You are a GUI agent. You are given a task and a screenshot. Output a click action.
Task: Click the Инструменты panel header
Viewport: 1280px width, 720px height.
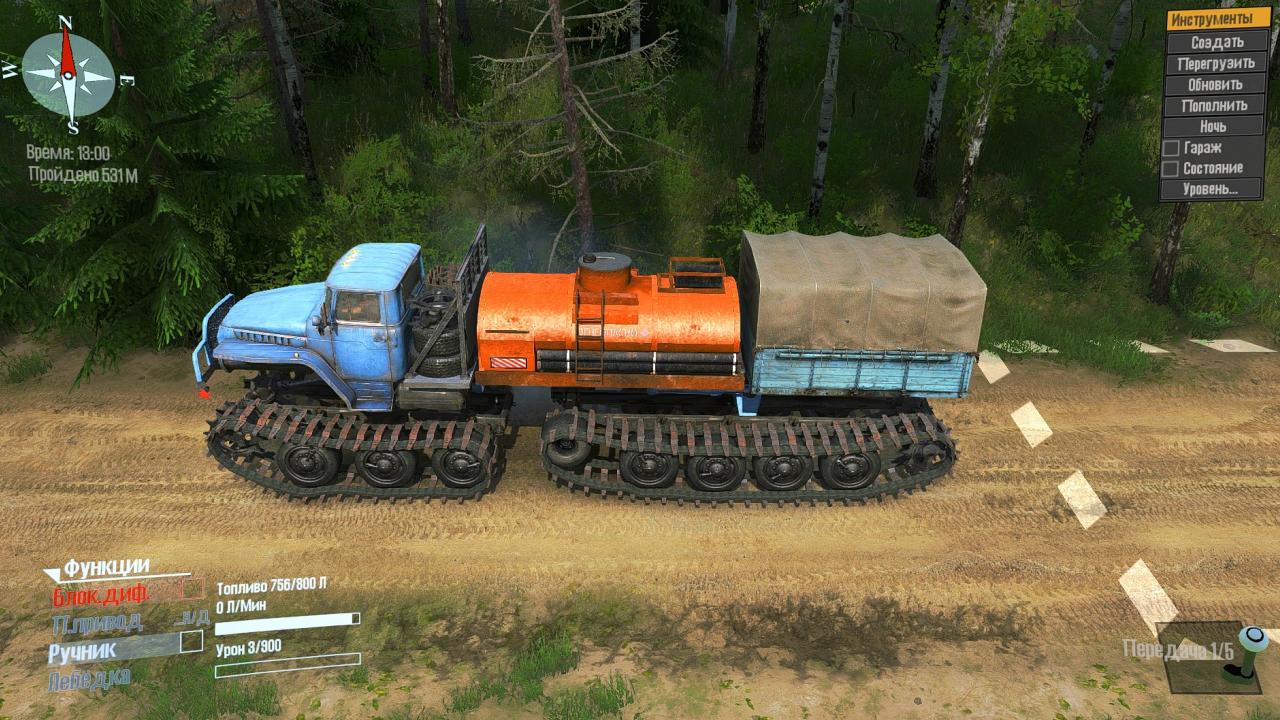1216,19
